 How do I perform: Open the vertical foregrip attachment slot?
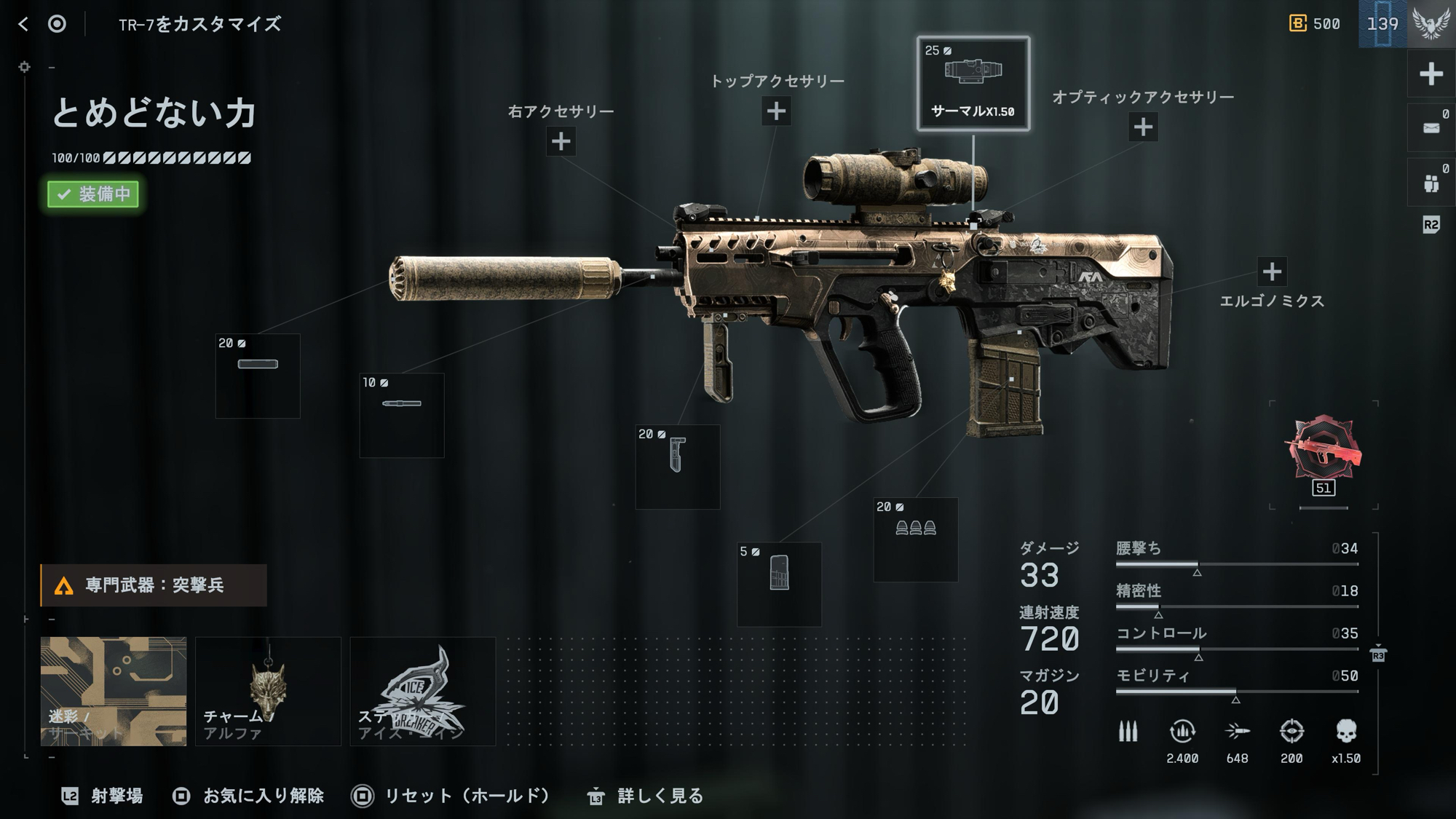pos(678,467)
